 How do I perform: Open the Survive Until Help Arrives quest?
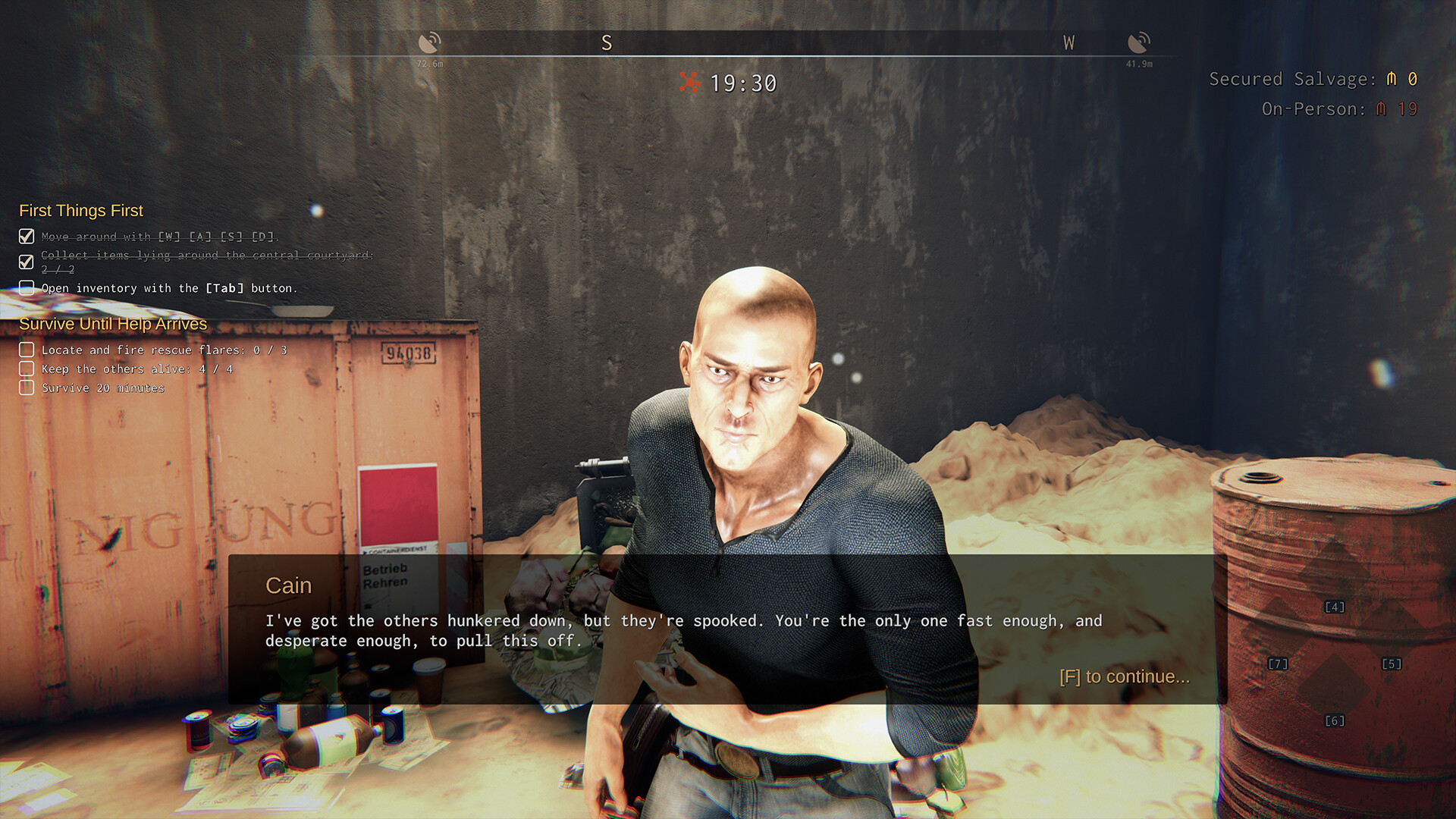click(113, 324)
